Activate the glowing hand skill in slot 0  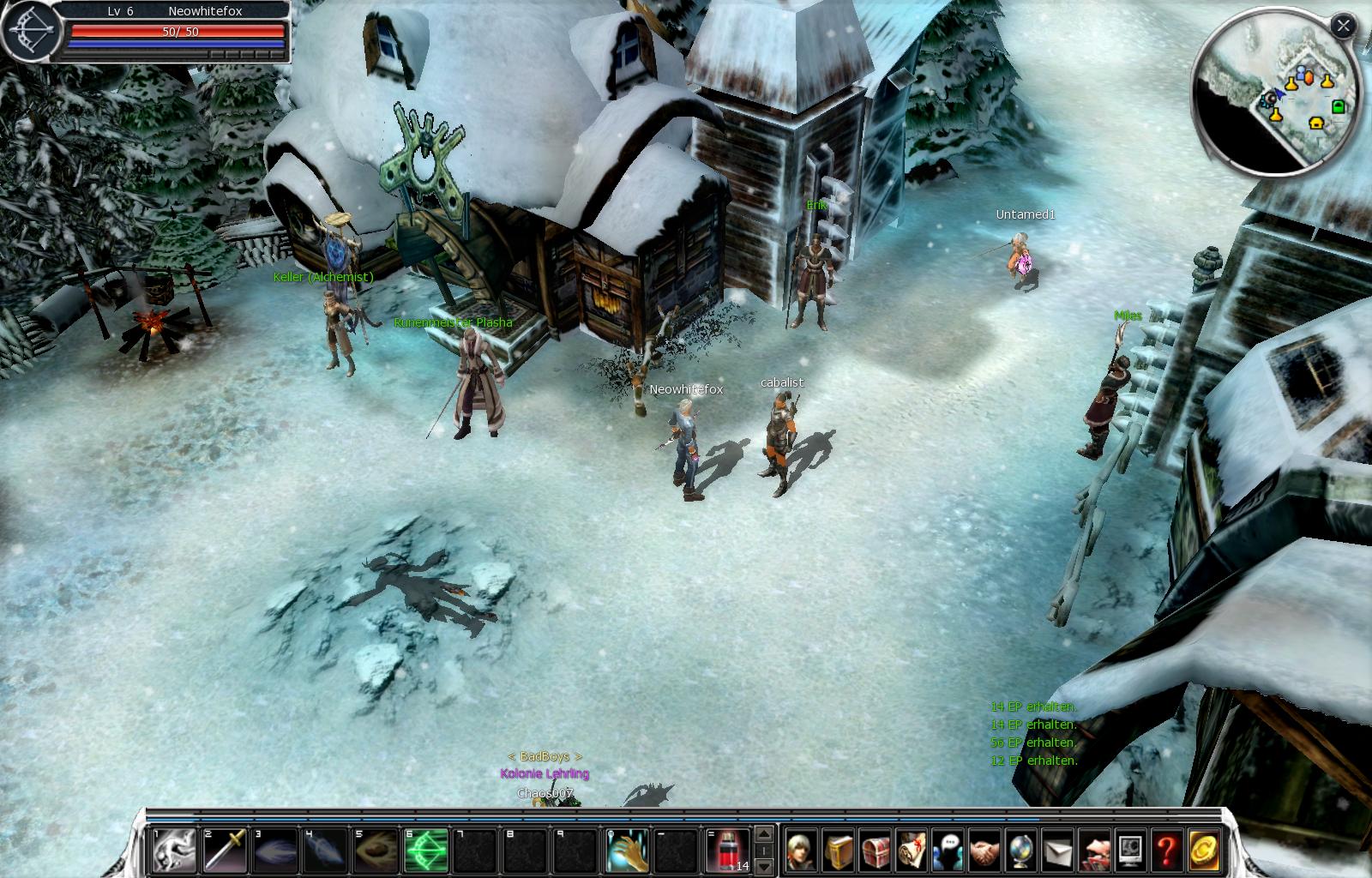[627, 851]
